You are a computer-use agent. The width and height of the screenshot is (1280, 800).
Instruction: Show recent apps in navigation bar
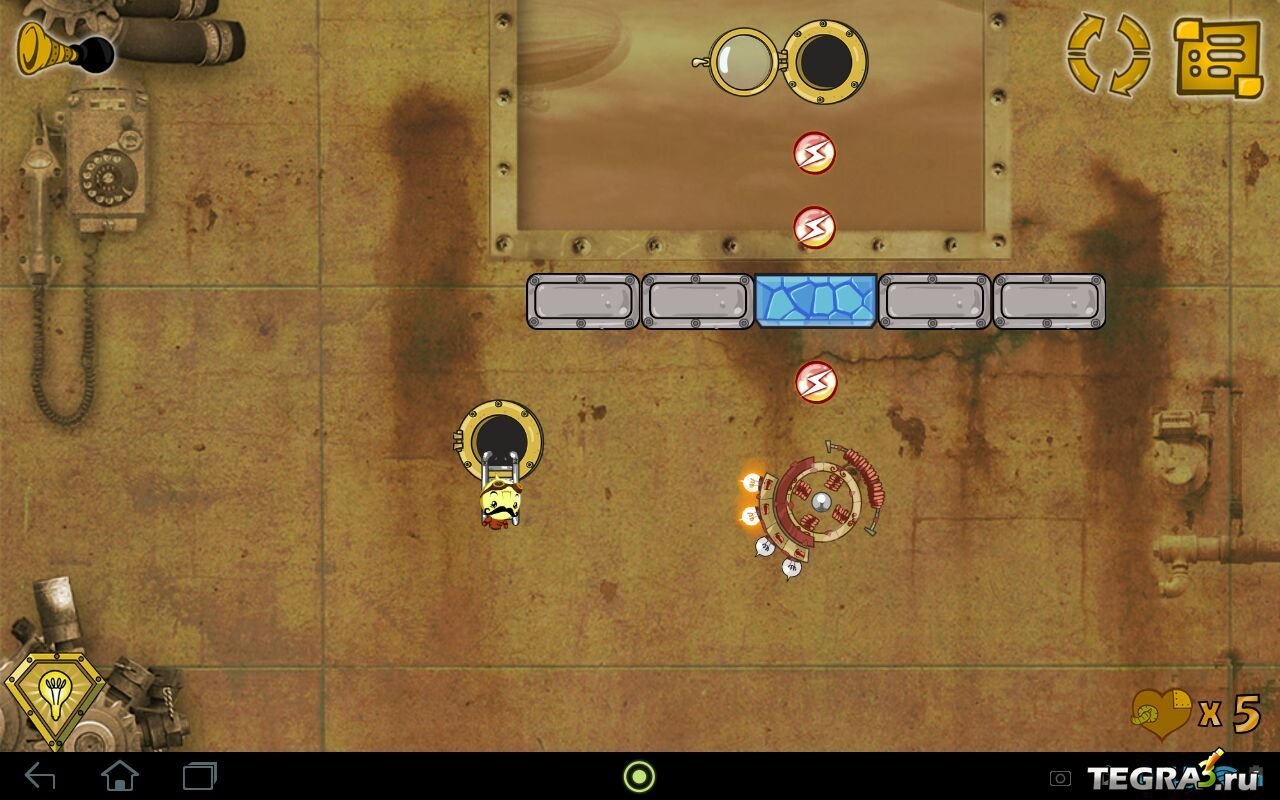tap(200, 776)
